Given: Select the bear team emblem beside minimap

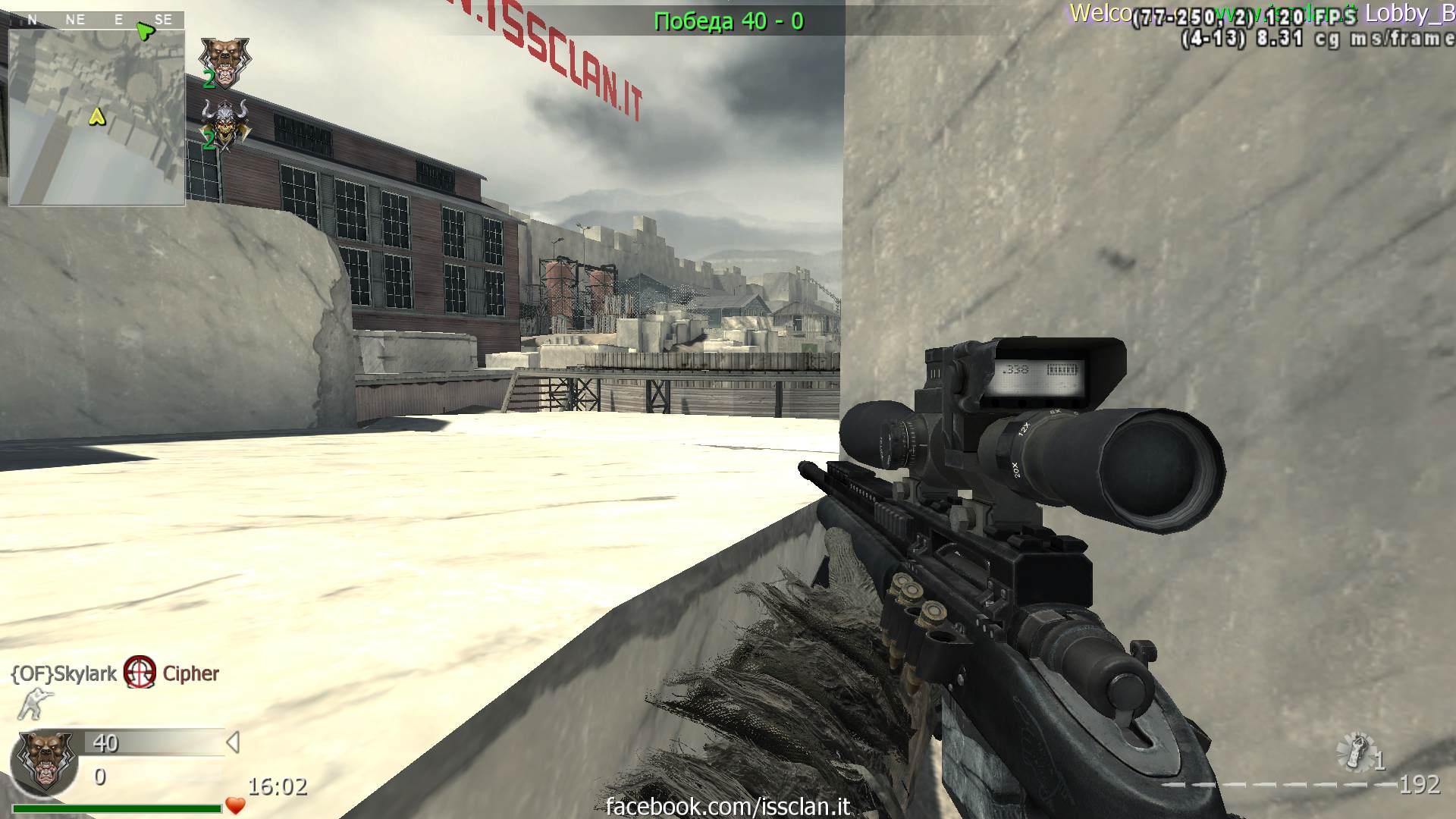Looking at the screenshot, I should point(224,61).
